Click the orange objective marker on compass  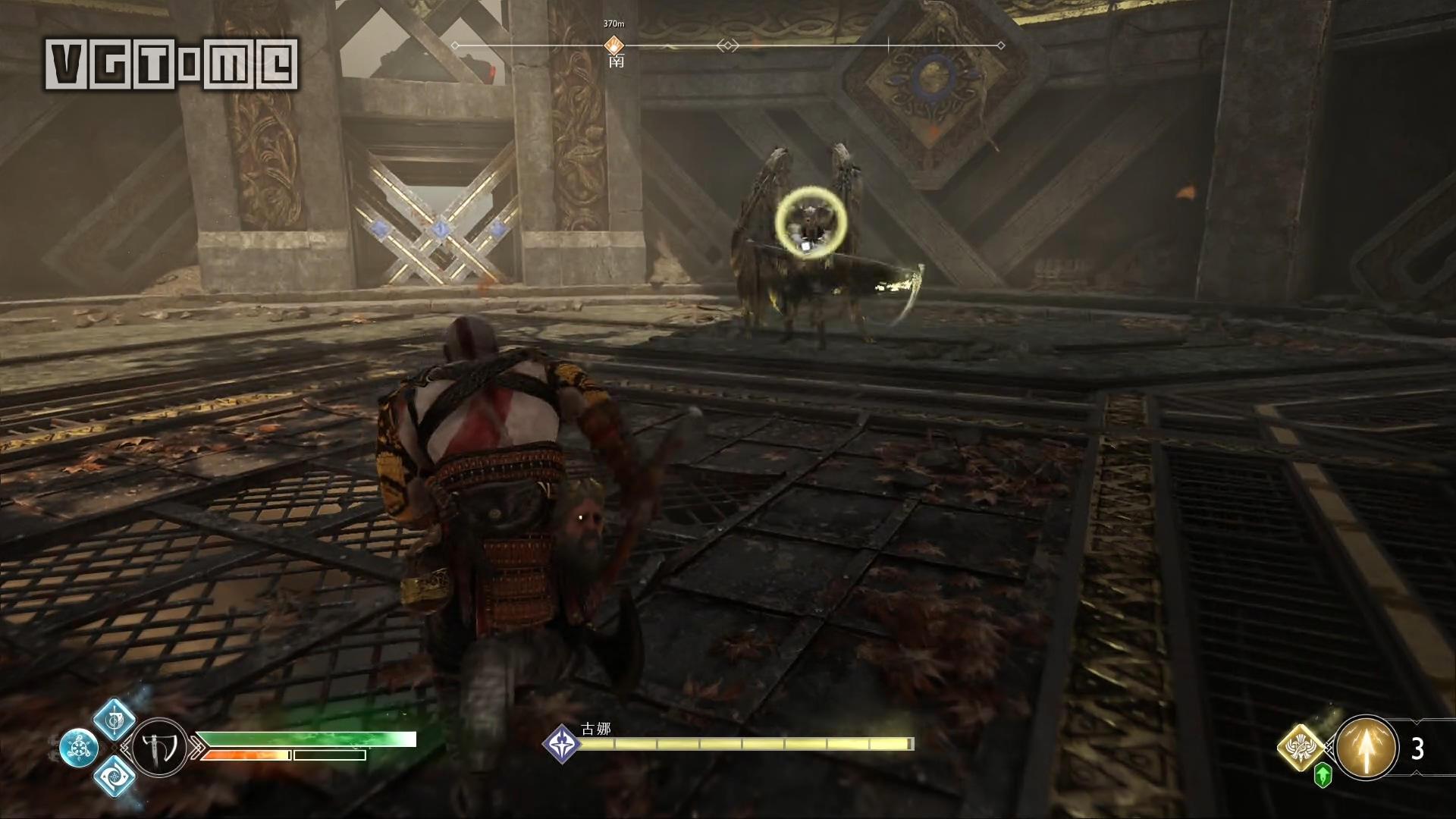click(613, 46)
